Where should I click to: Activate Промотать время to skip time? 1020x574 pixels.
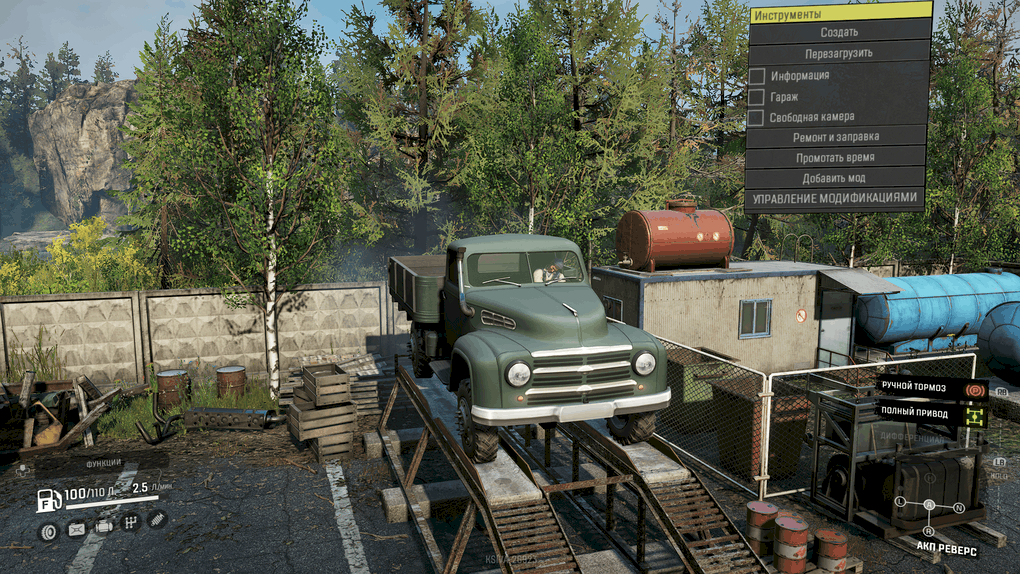pos(836,158)
